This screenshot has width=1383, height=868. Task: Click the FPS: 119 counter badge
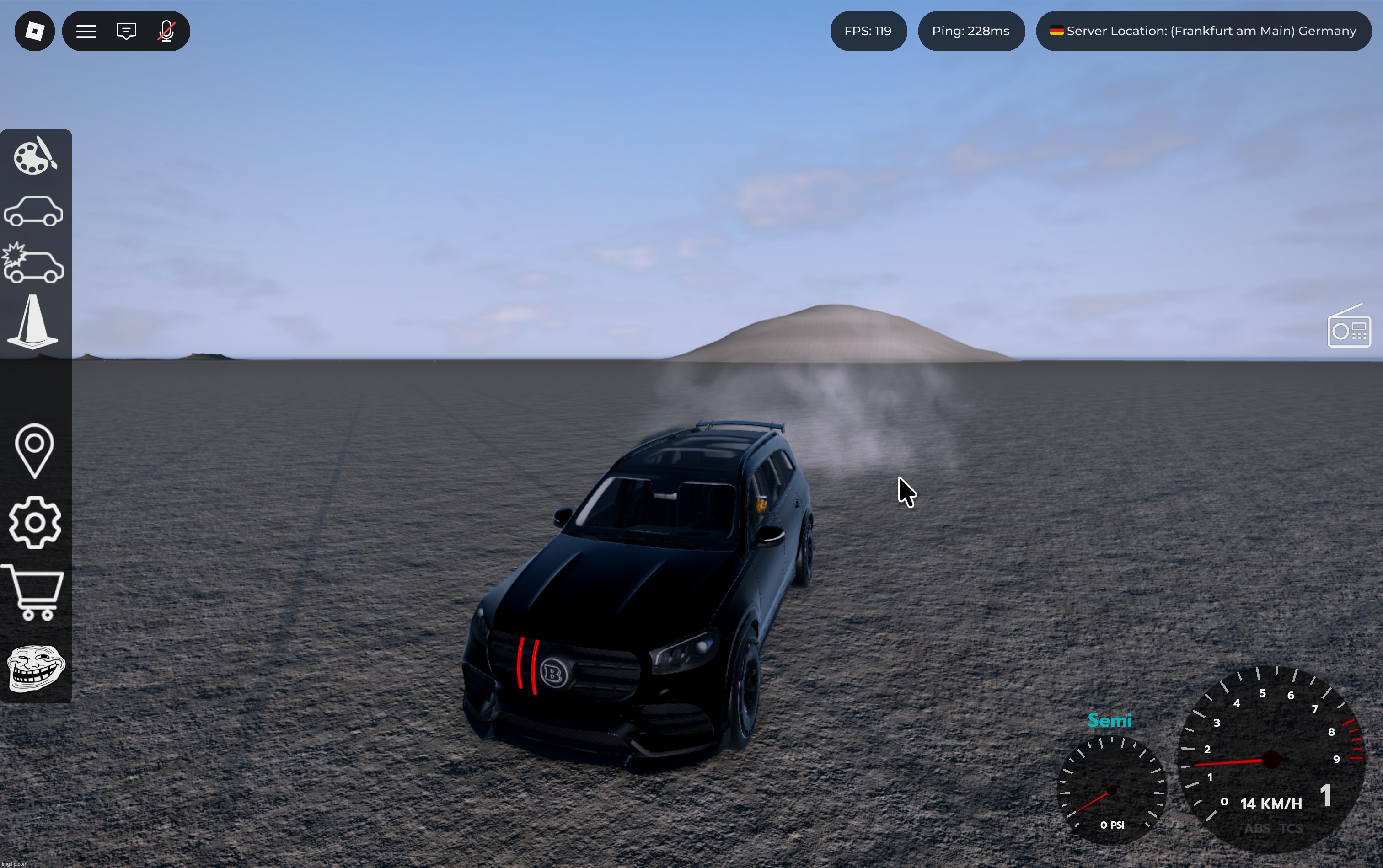coord(868,31)
